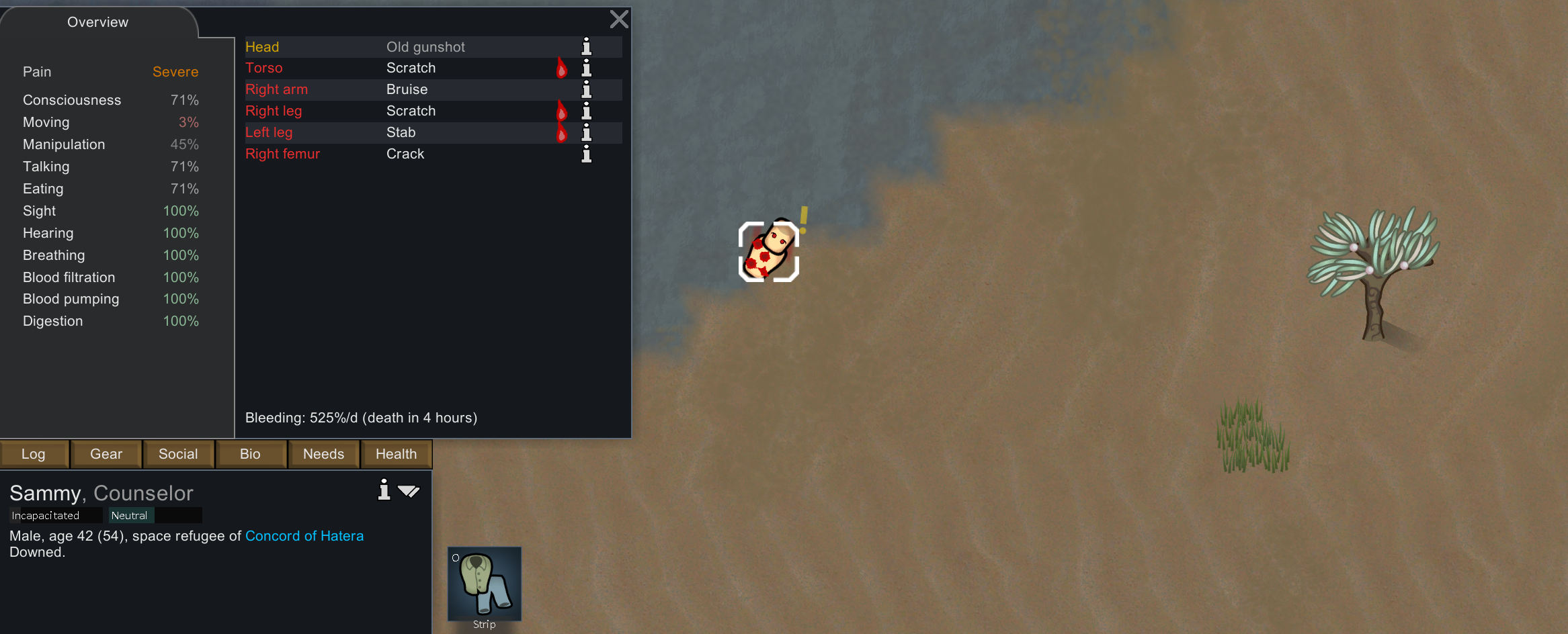
Task: Select the Head Old gunshot injury row
Action: 403,47
